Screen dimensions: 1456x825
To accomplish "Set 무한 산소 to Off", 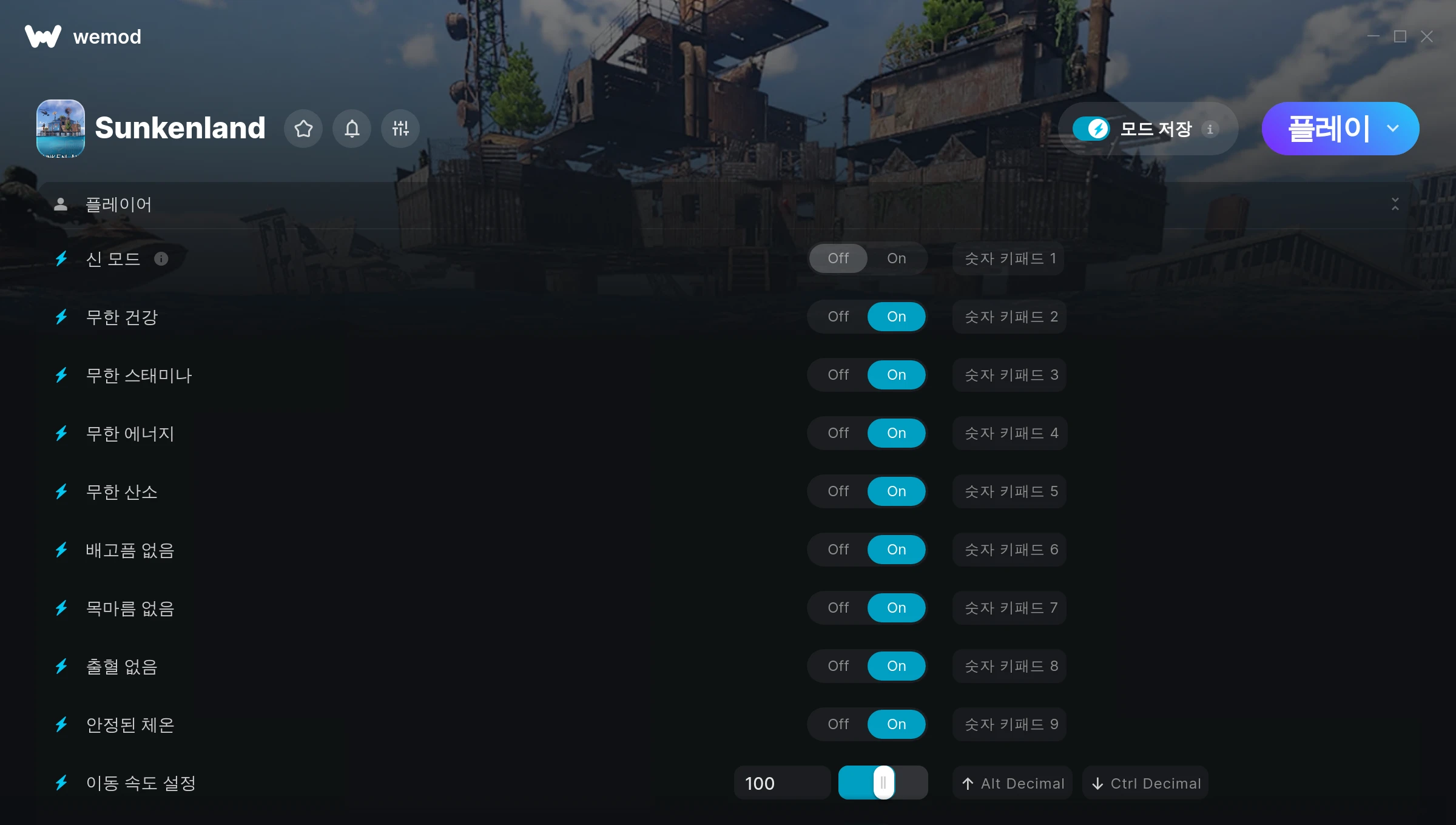I will pyautogui.click(x=838, y=491).
